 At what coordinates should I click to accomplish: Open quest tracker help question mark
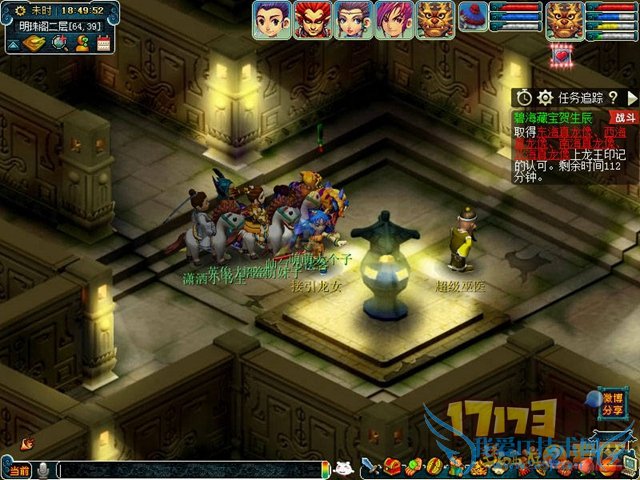(613, 97)
